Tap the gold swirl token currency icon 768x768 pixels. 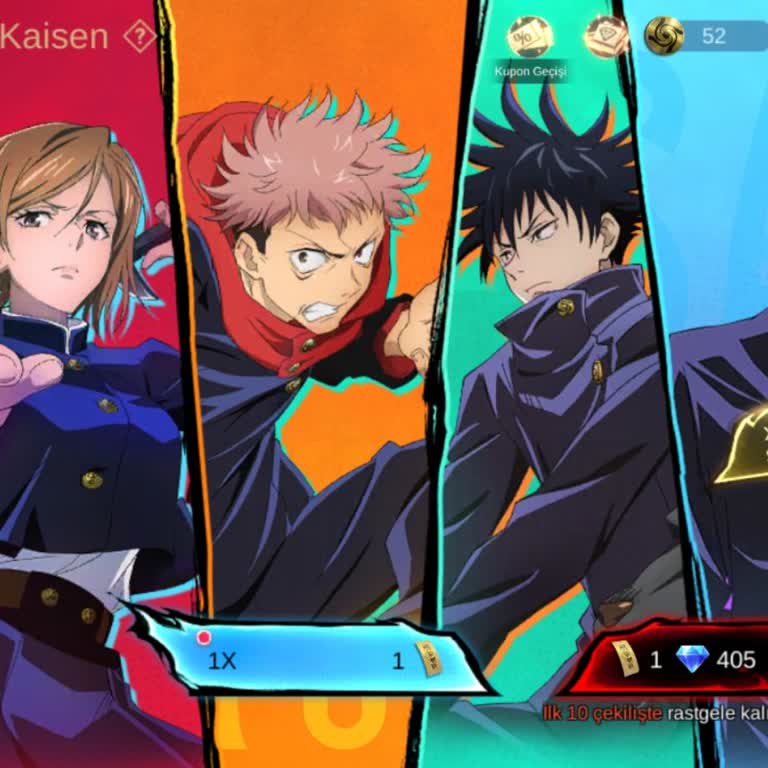[x=663, y=36]
